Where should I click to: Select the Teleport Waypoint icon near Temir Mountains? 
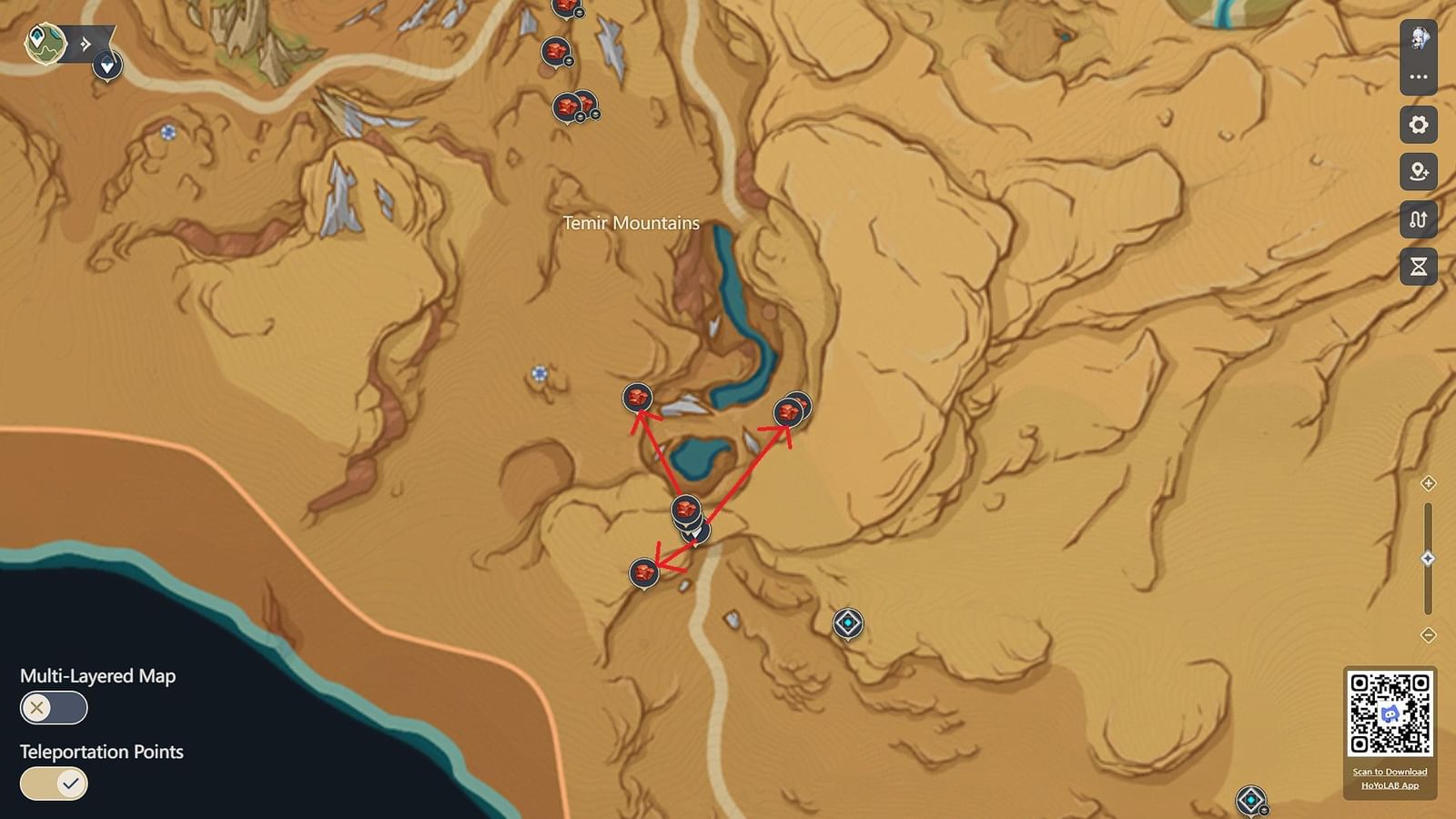point(846,622)
